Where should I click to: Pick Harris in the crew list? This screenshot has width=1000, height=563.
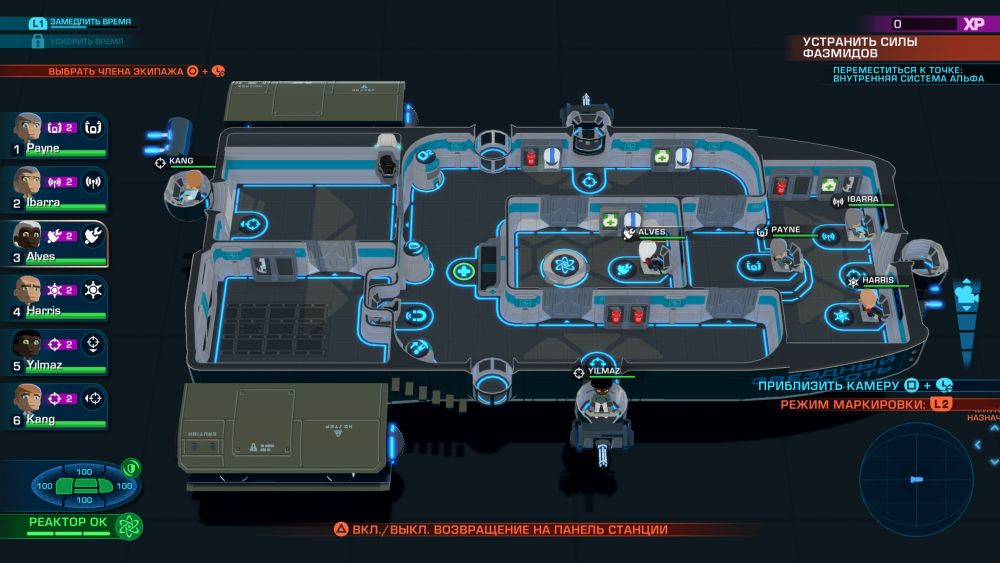click(28, 293)
